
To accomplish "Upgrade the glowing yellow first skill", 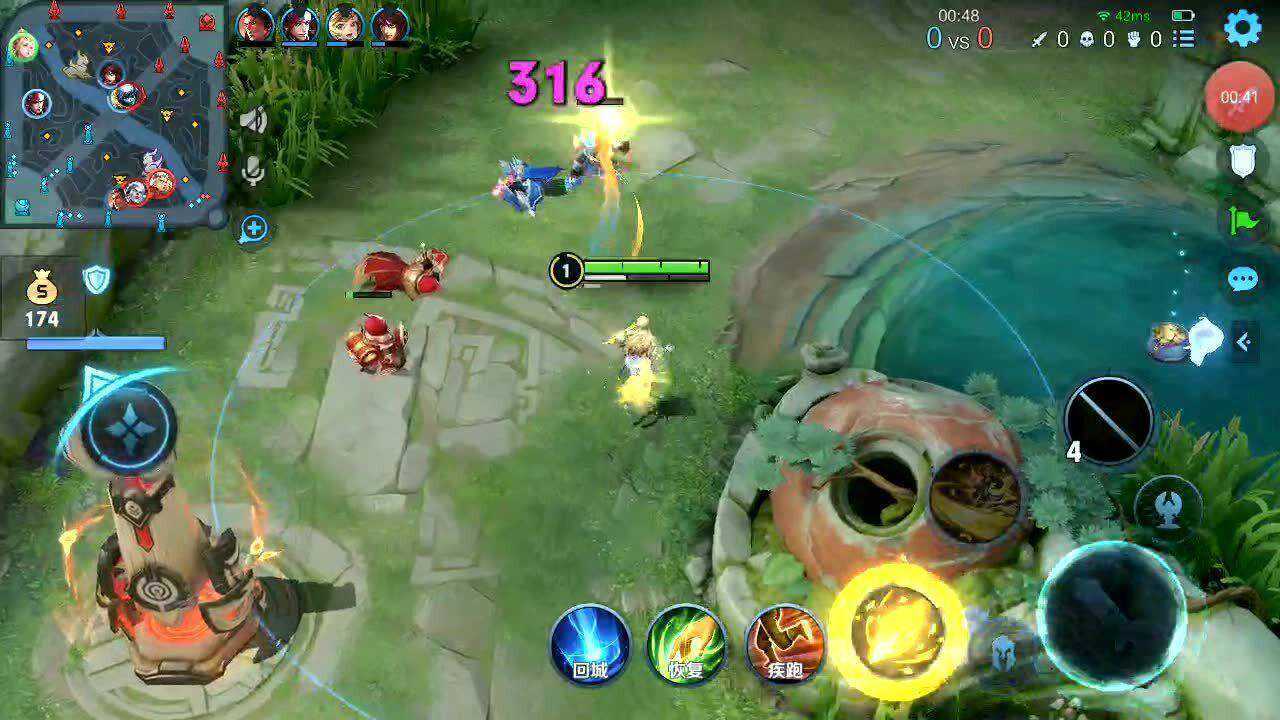I will coord(898,630).
